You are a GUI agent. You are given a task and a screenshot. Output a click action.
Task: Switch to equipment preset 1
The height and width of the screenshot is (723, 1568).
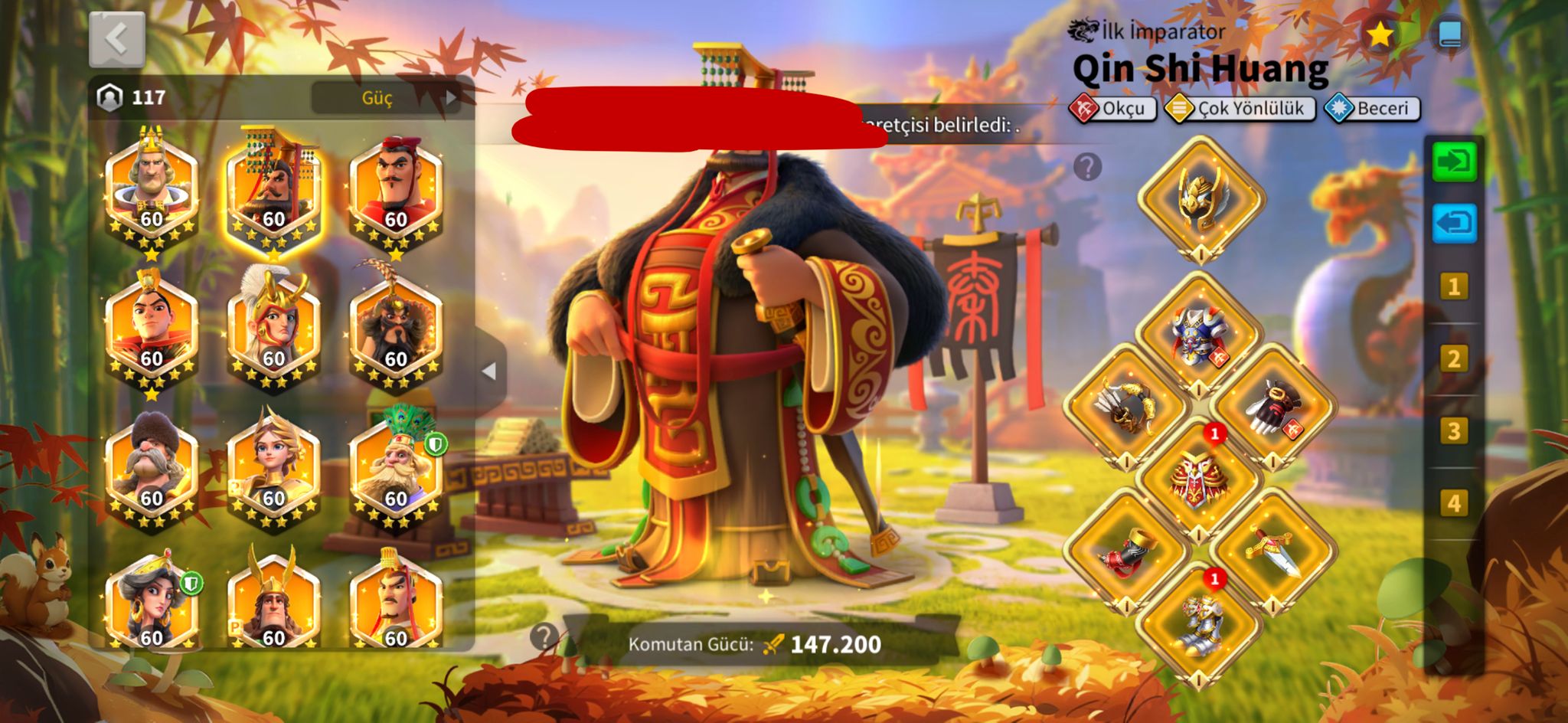point(1454,287)
